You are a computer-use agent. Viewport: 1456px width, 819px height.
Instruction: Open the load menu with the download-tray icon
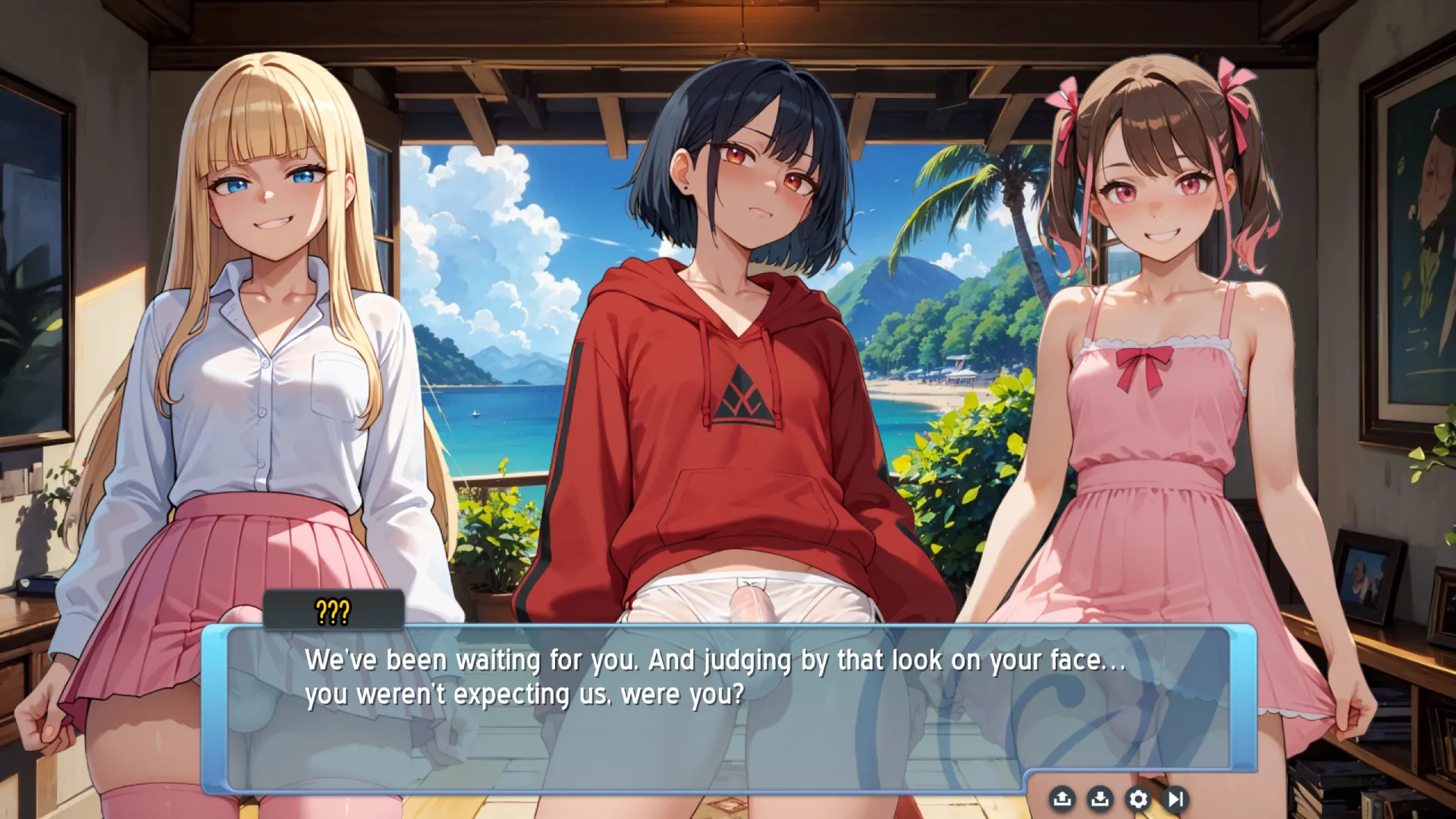(x=1100, y=799)
